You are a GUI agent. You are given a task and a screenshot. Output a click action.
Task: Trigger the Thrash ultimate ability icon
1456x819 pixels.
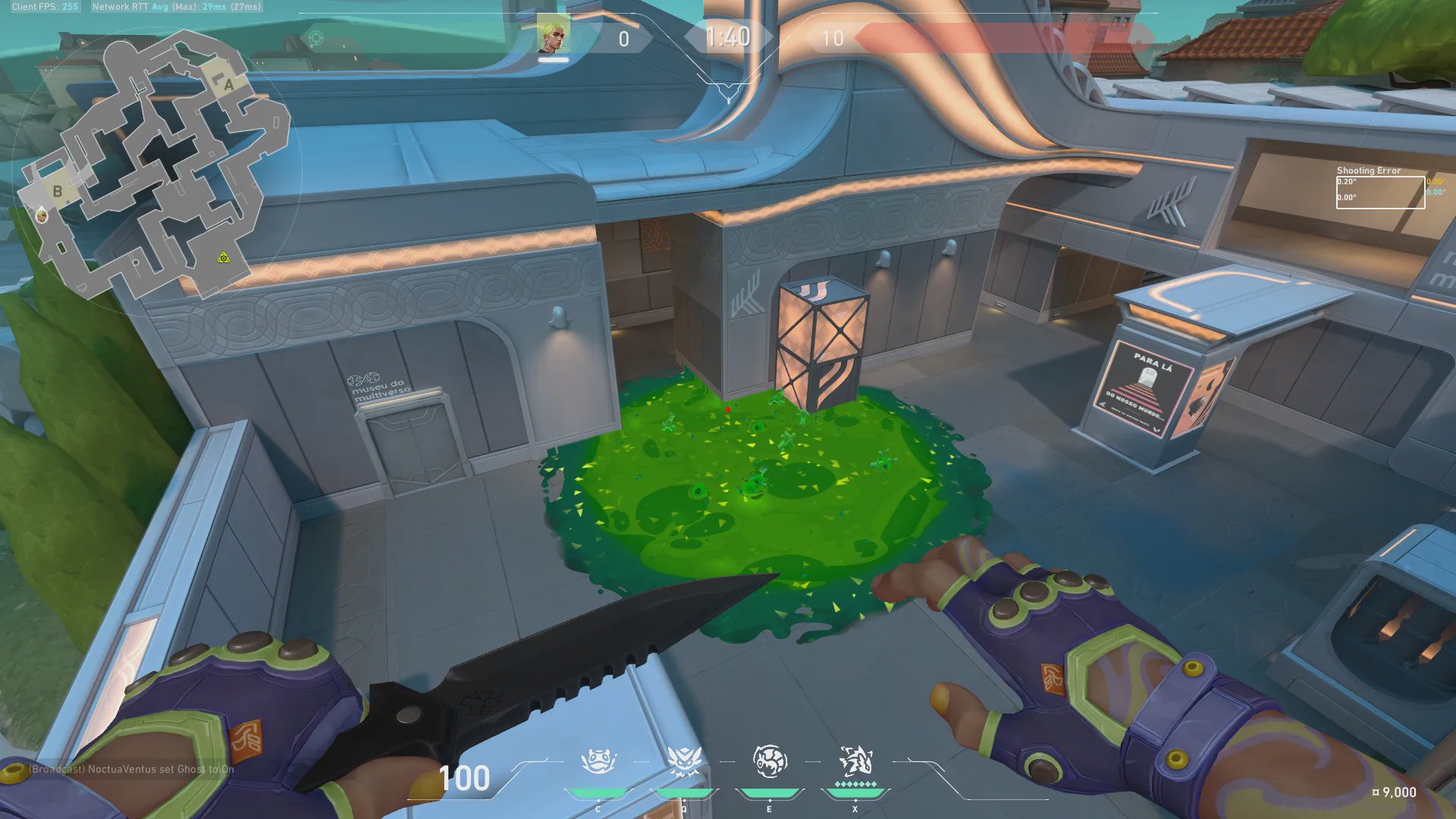[x=855, y=760]
